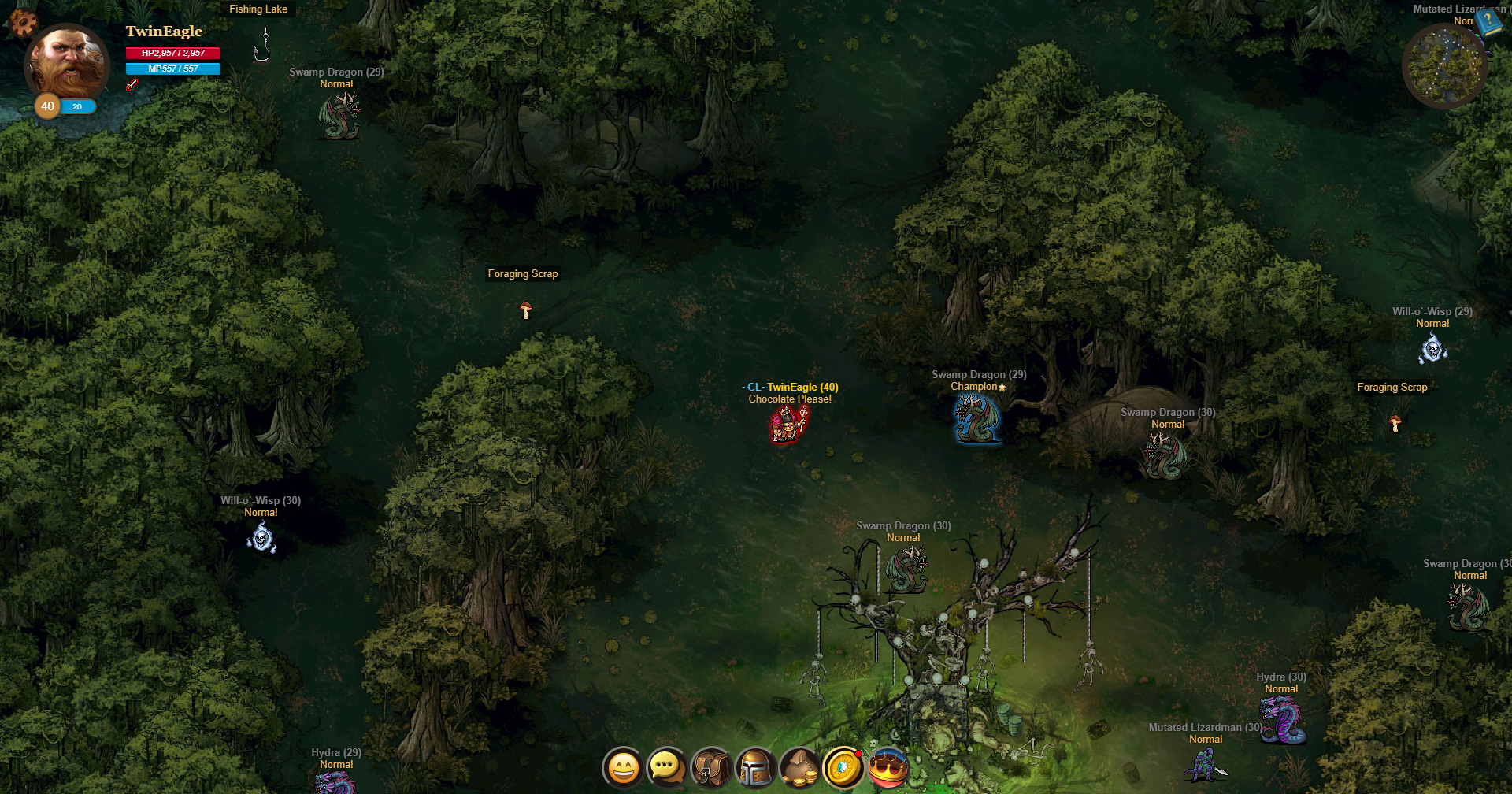The image size is (1512, 794).
Task: Open the chat bubble window
Action: pos(666,766)
